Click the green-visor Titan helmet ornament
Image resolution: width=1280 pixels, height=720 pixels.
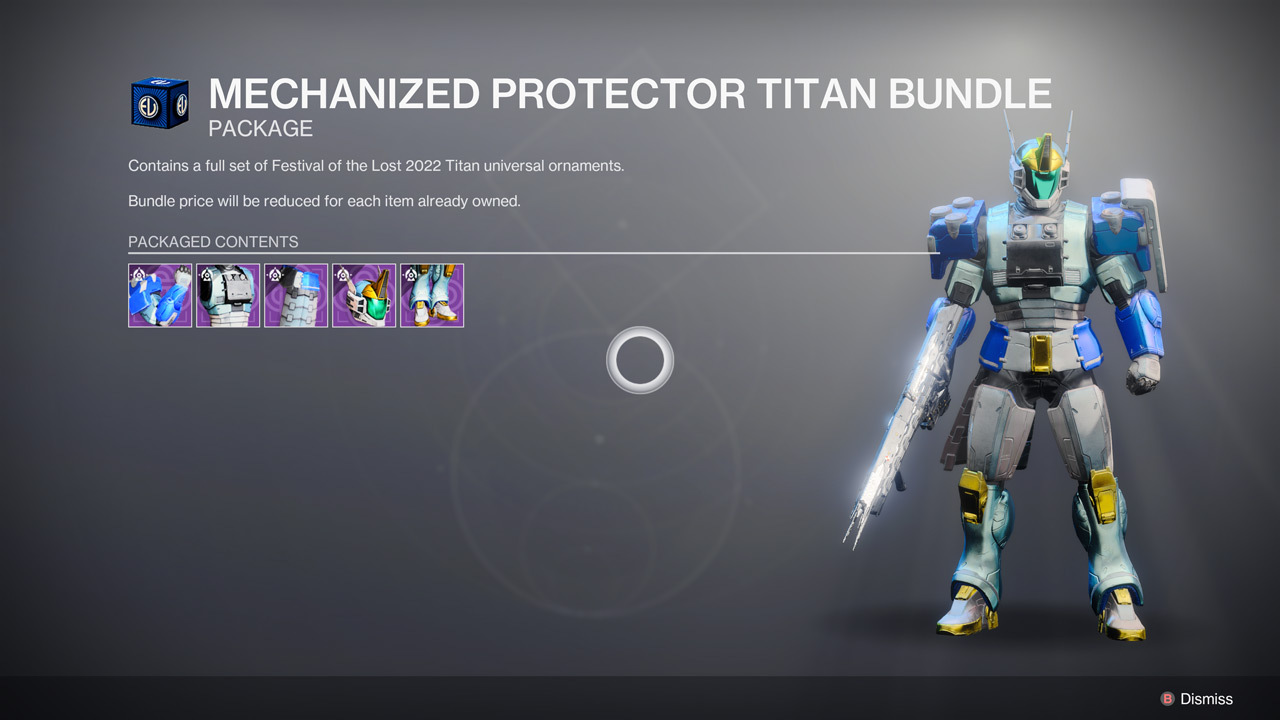click(x=363, y=296)
